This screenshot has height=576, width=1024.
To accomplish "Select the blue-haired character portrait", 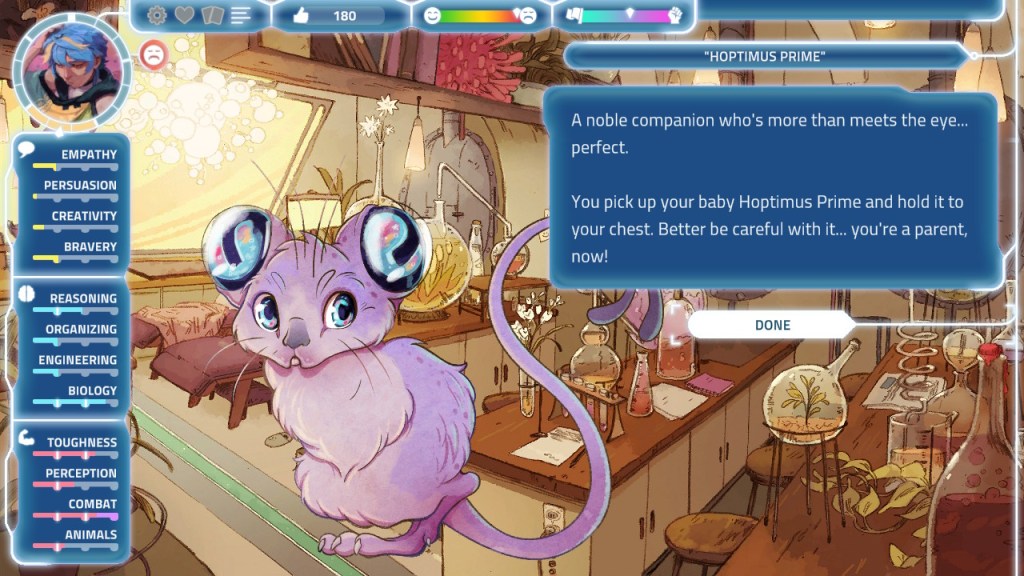I will (72, 72).
